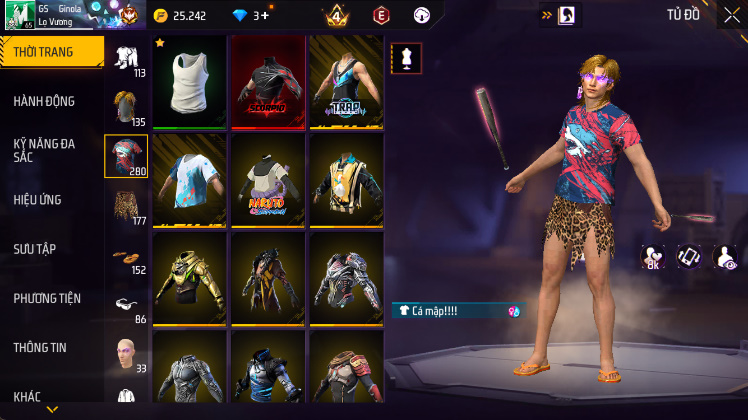Click the gold coin balance
This screenshot has width=748, height=420.
tap(181, 16)
